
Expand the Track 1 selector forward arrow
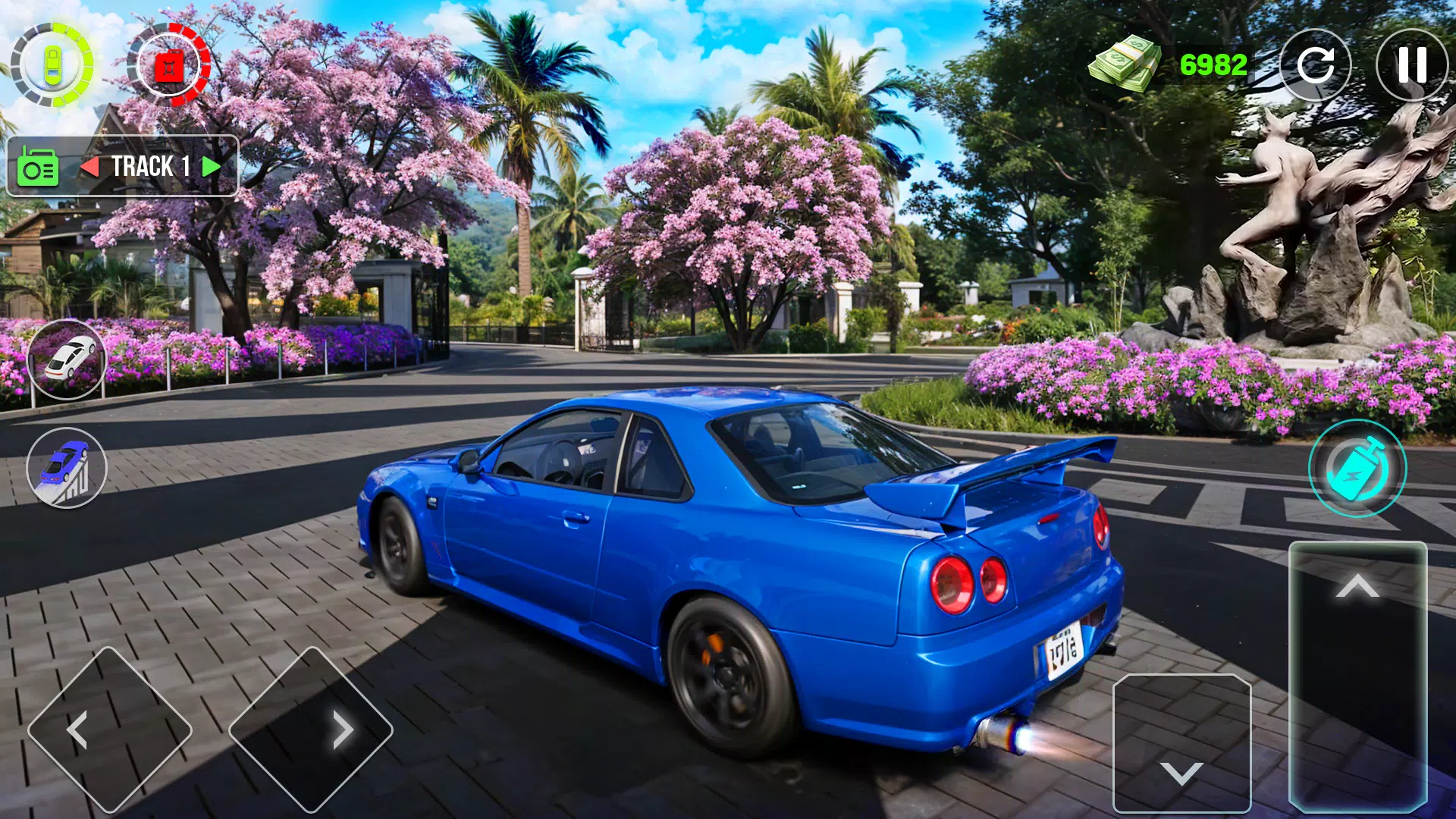pos(210,166)
